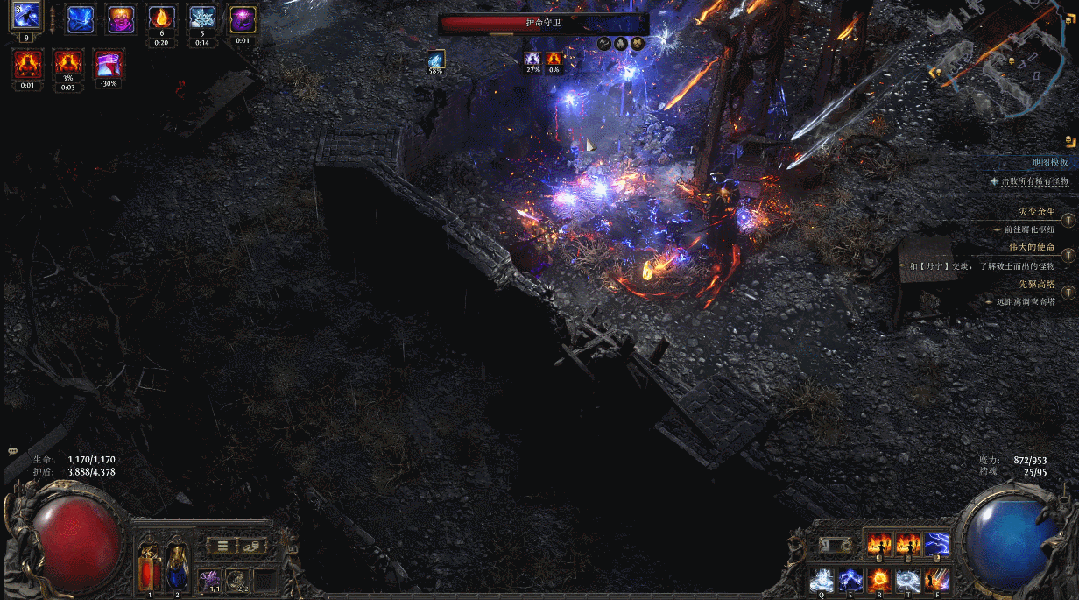Activate the lightning skill in the bottom-right bar

(937, 543)
